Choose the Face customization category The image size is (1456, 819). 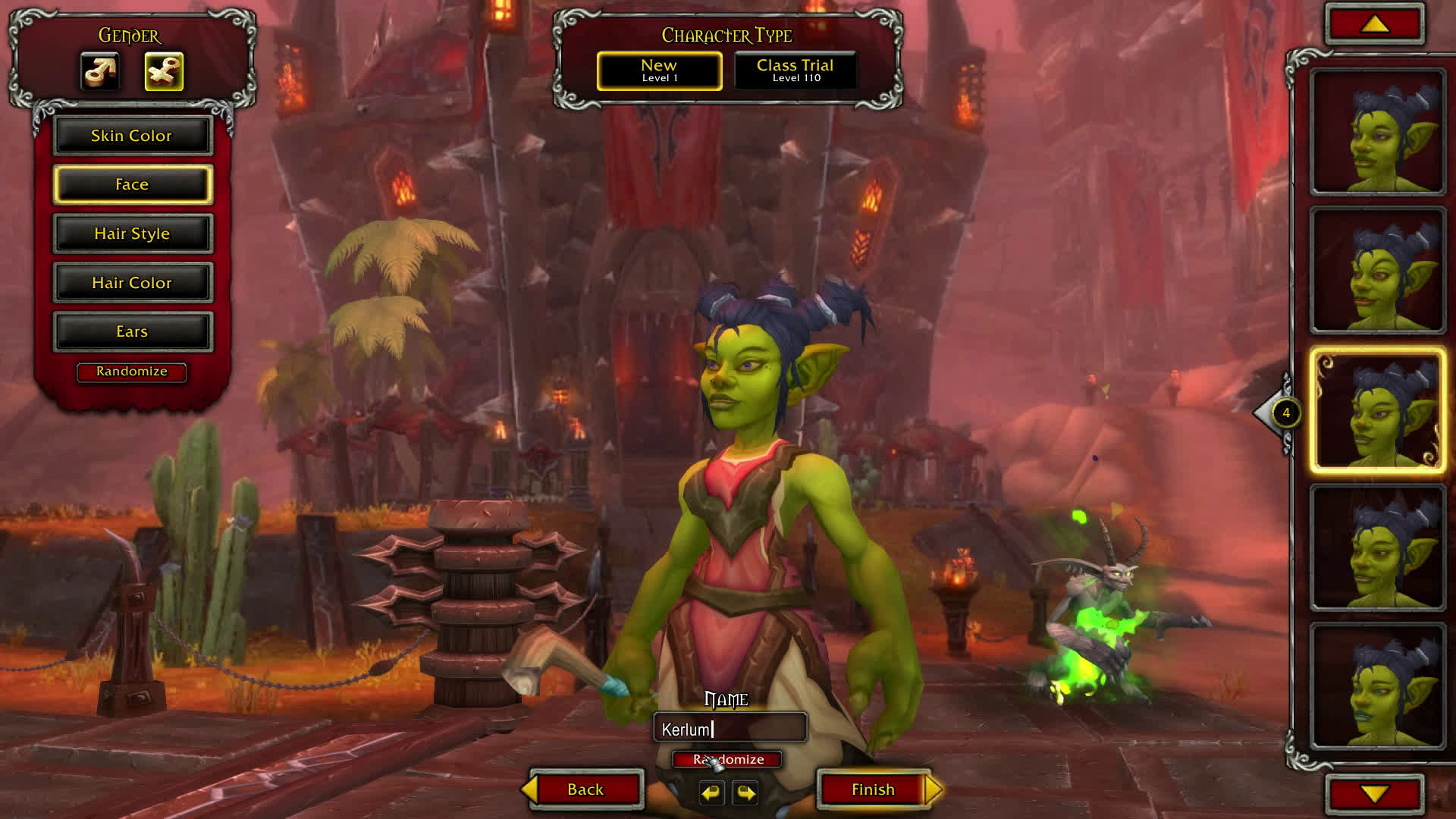tap(132, 184)
